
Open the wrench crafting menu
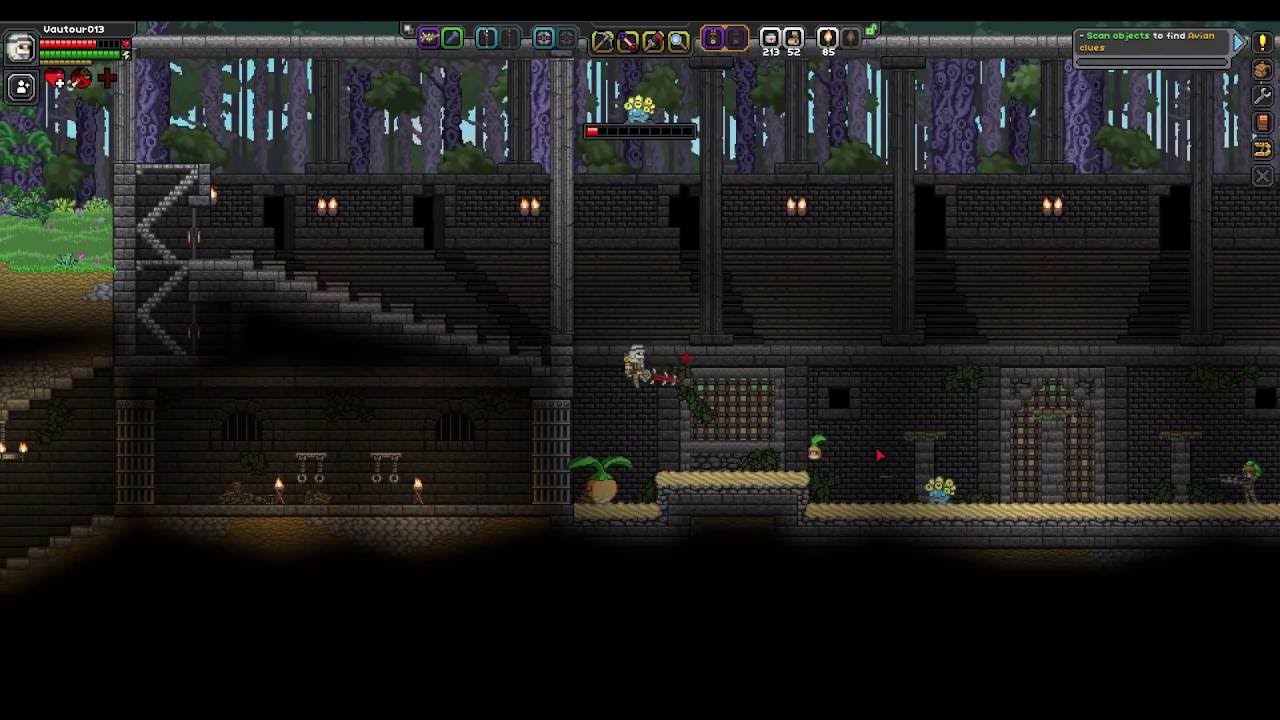[x=1262, y=96]
